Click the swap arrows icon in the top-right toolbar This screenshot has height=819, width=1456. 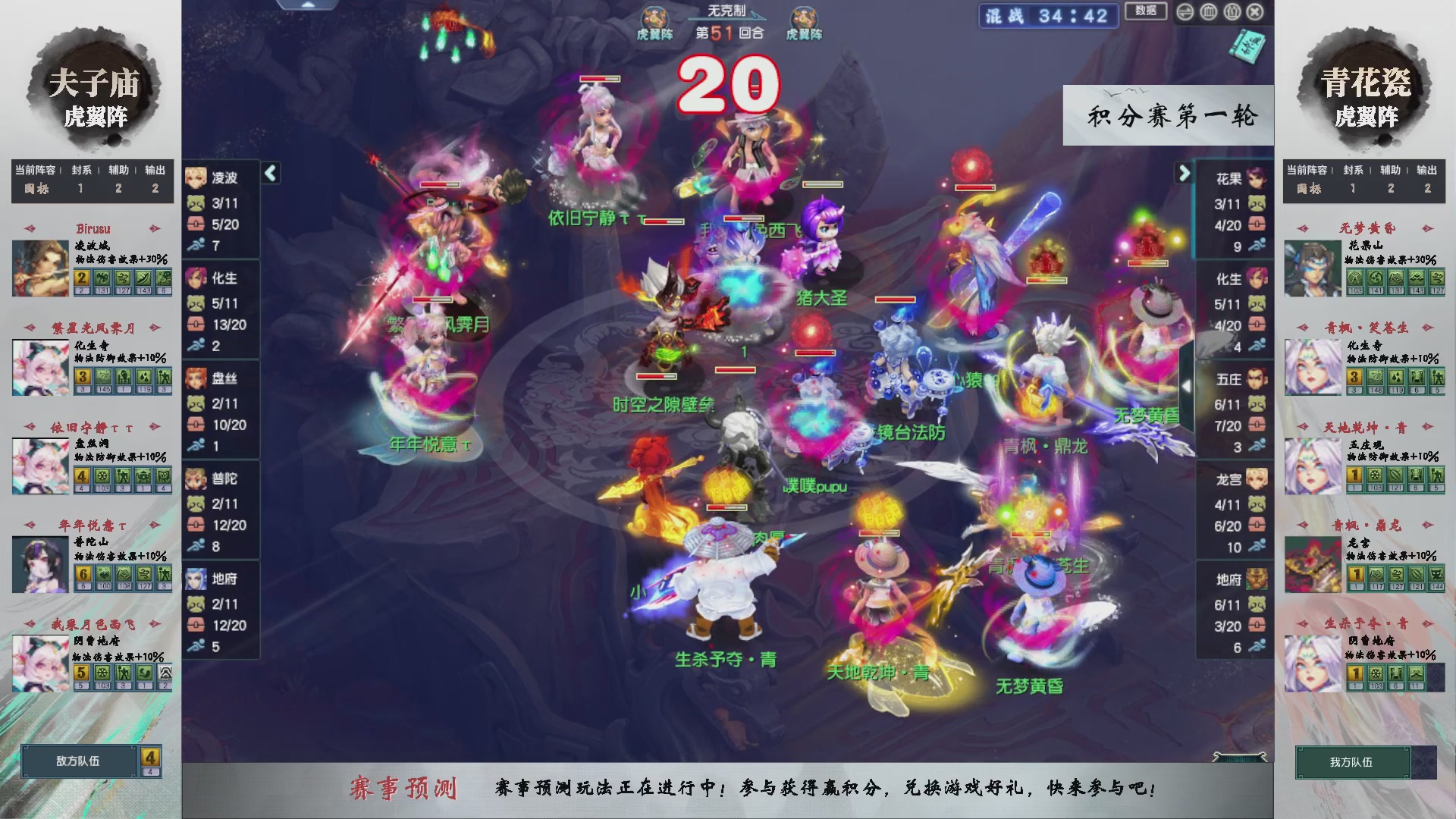[x=1185, y=12]
